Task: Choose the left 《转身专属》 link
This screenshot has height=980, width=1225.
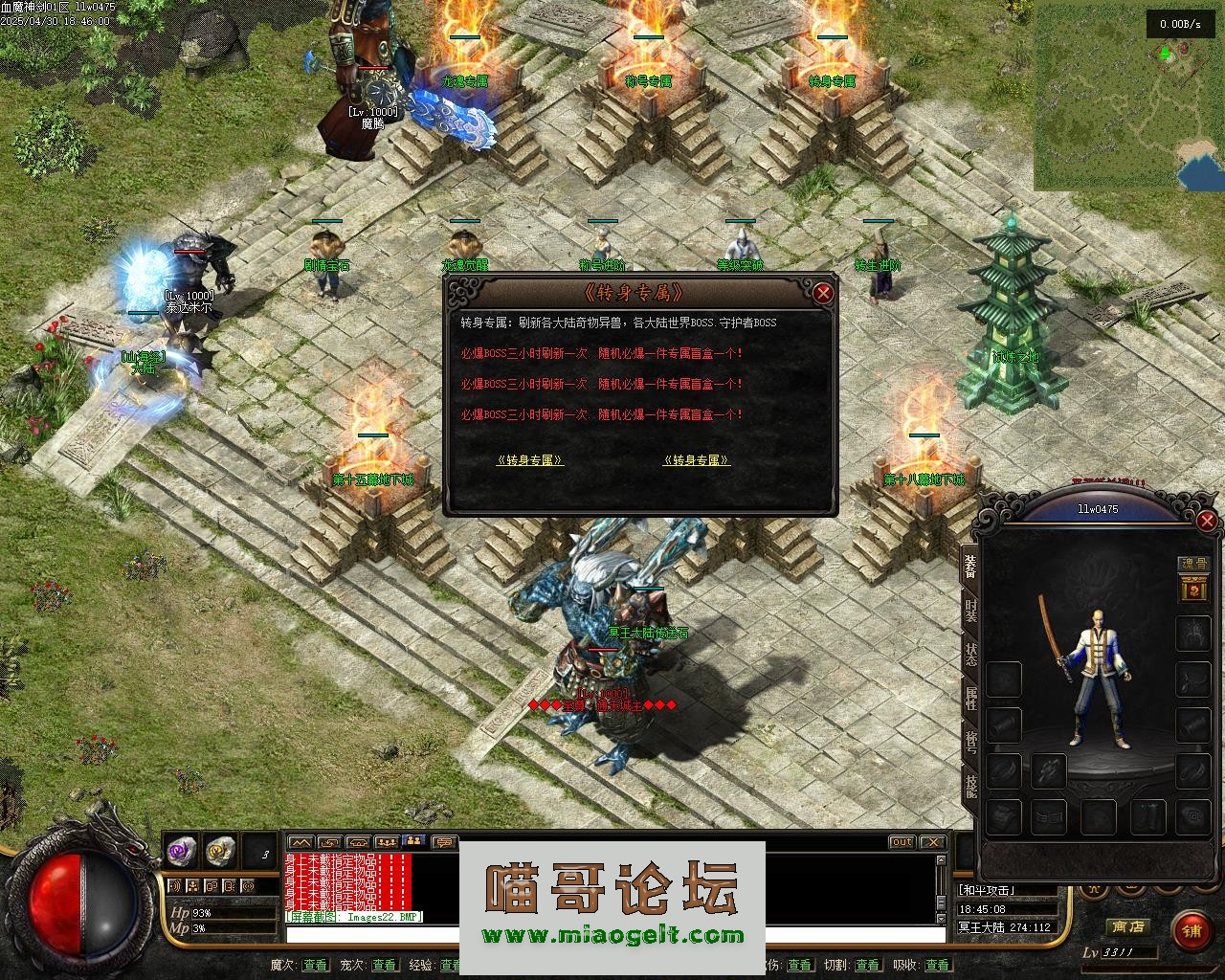Action: coord(529,460)
